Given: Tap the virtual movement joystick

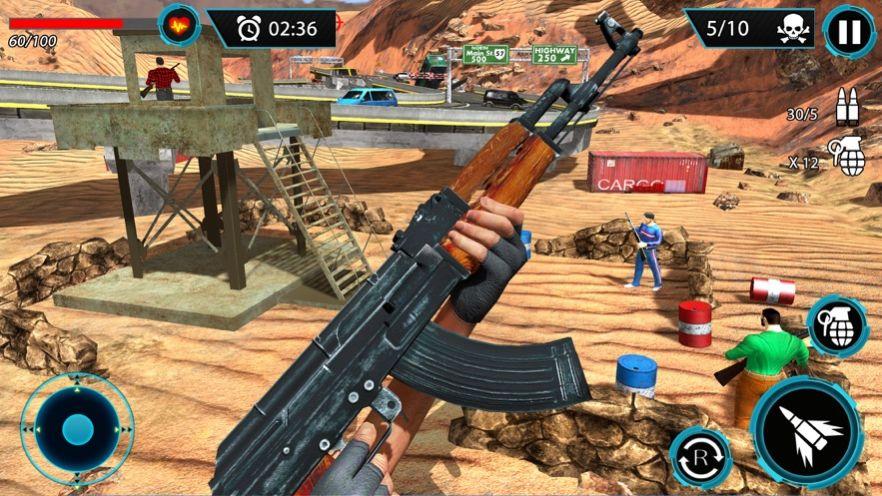Looking at the screenshot, I should click(77, 430).
